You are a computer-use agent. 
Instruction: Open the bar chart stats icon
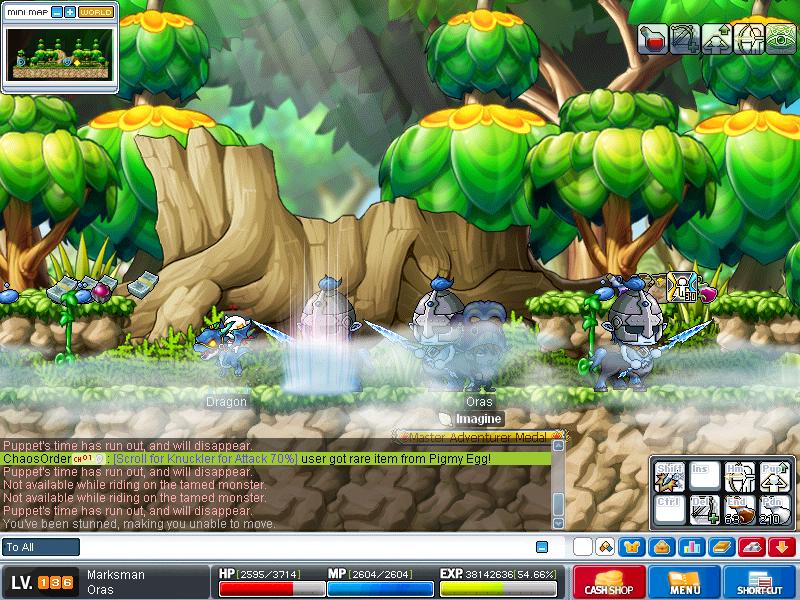692,547
